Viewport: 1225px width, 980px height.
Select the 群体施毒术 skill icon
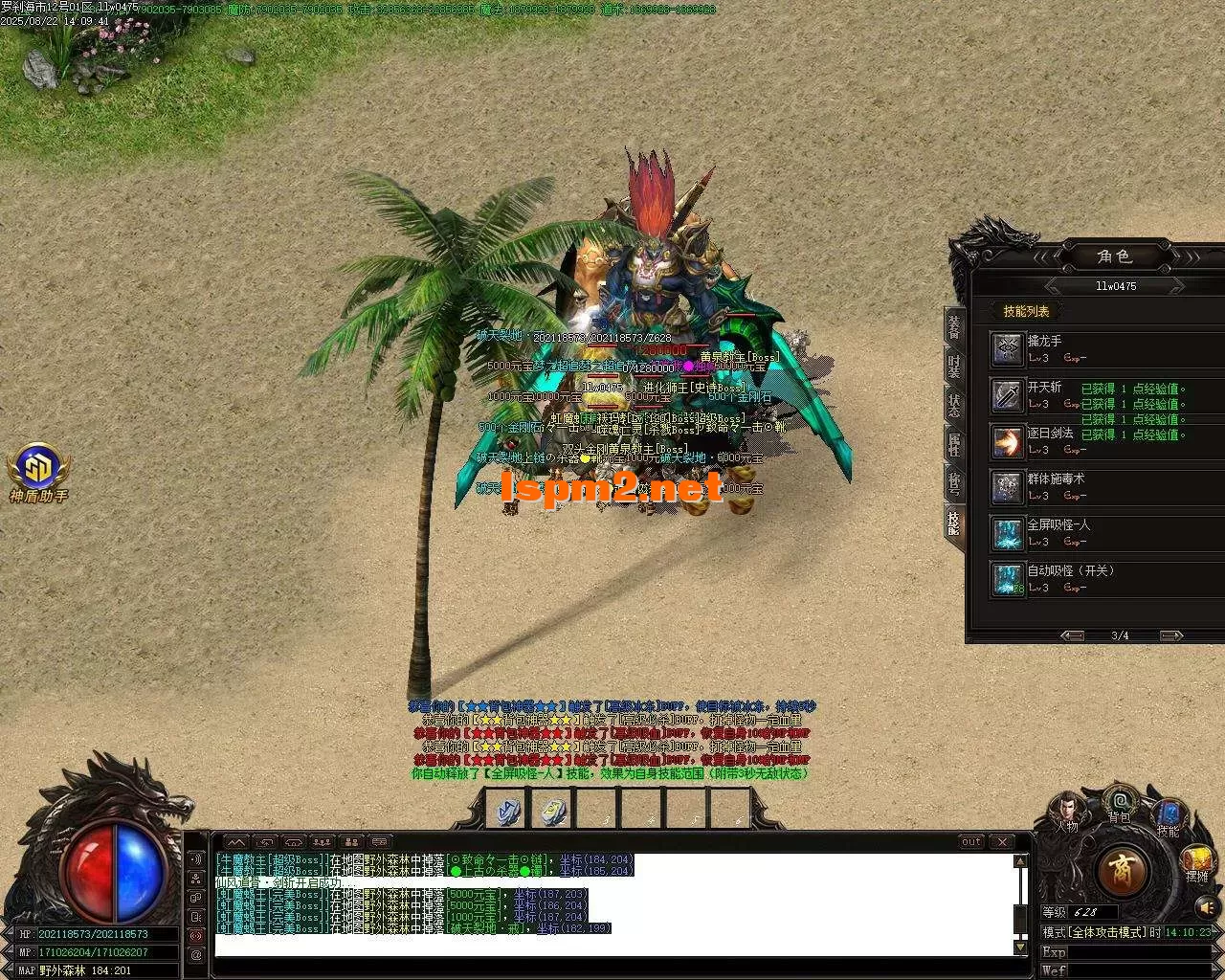(x=1007, y=486)
